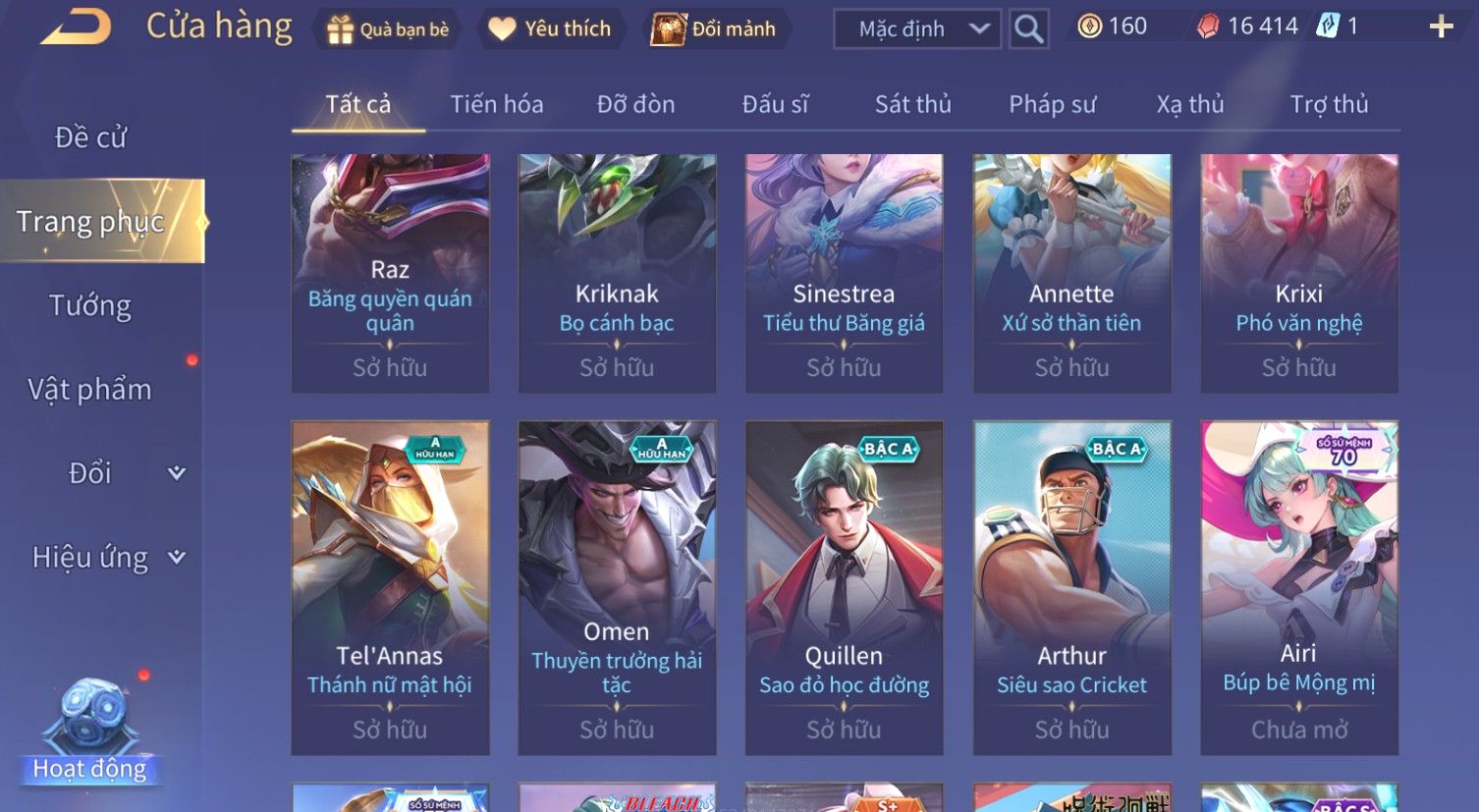Screen dimensions: 1479x812
Task: Filter by the Xạ thủ tab
Action: (x=1190, y=104)
